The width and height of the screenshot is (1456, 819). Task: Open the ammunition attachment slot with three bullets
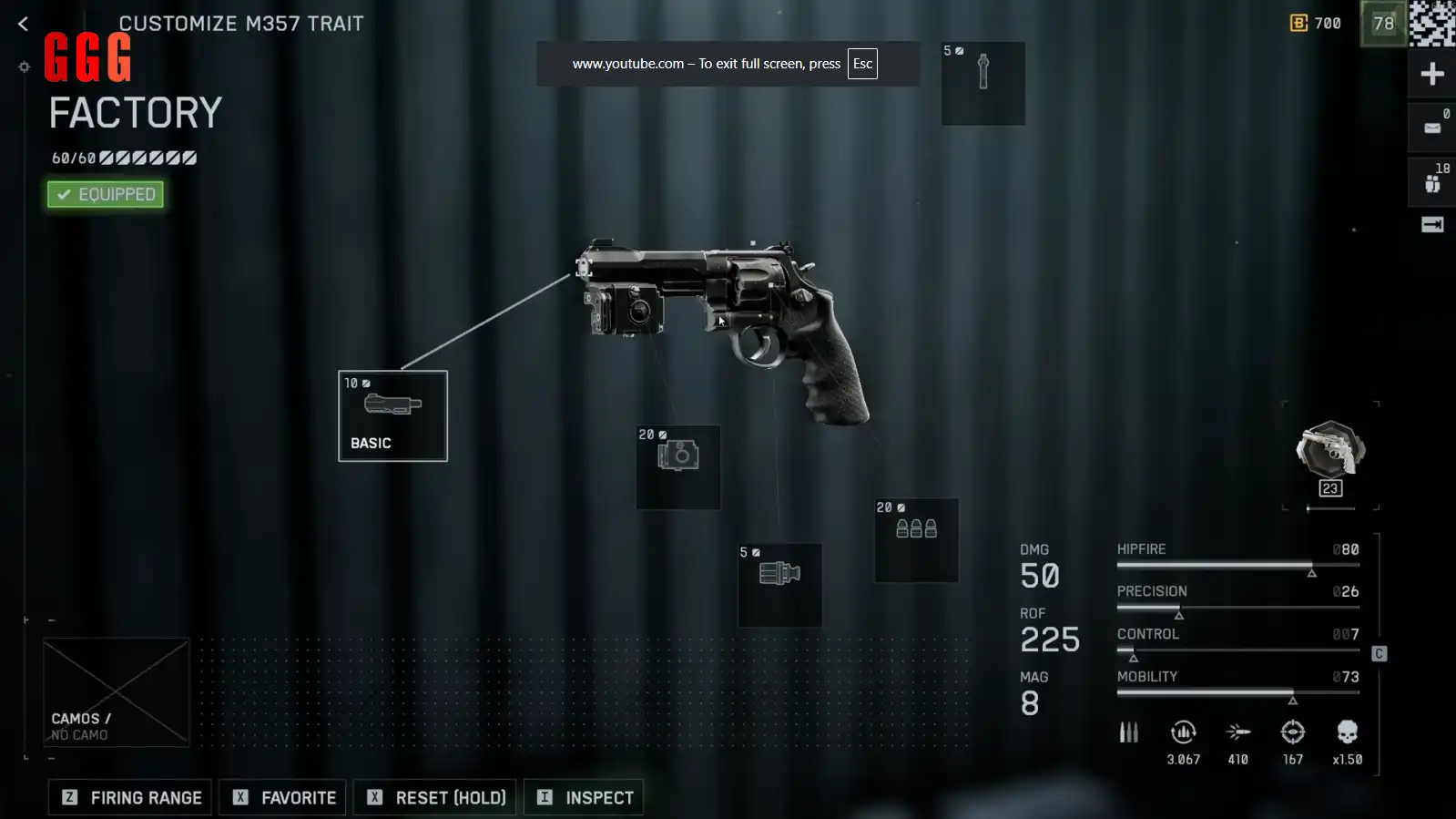[916, 539]
